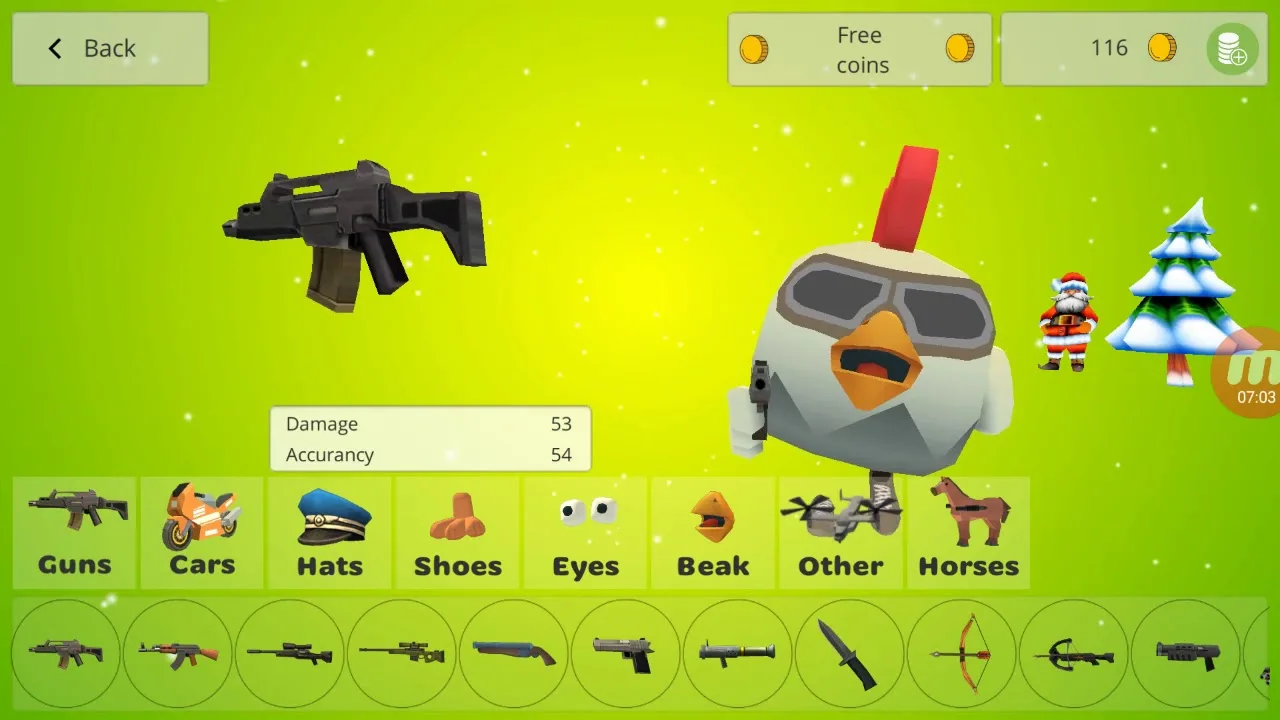Switch to the Beak tab
Image resolution: width=1280 pixels, height=720 pixels.
[x=713, y=533]
